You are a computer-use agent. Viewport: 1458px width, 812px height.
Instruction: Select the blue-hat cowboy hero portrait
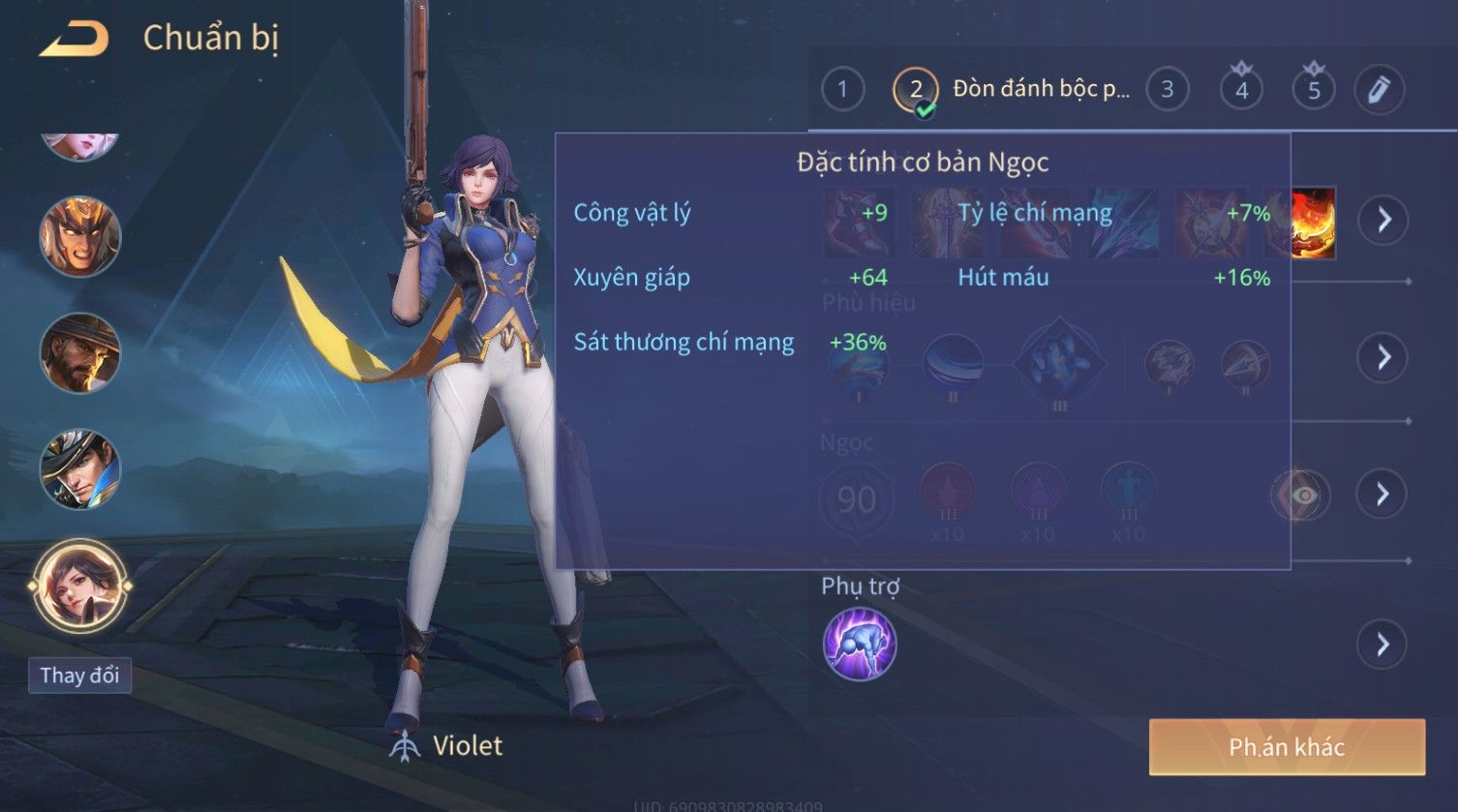(x=79, y=469)
